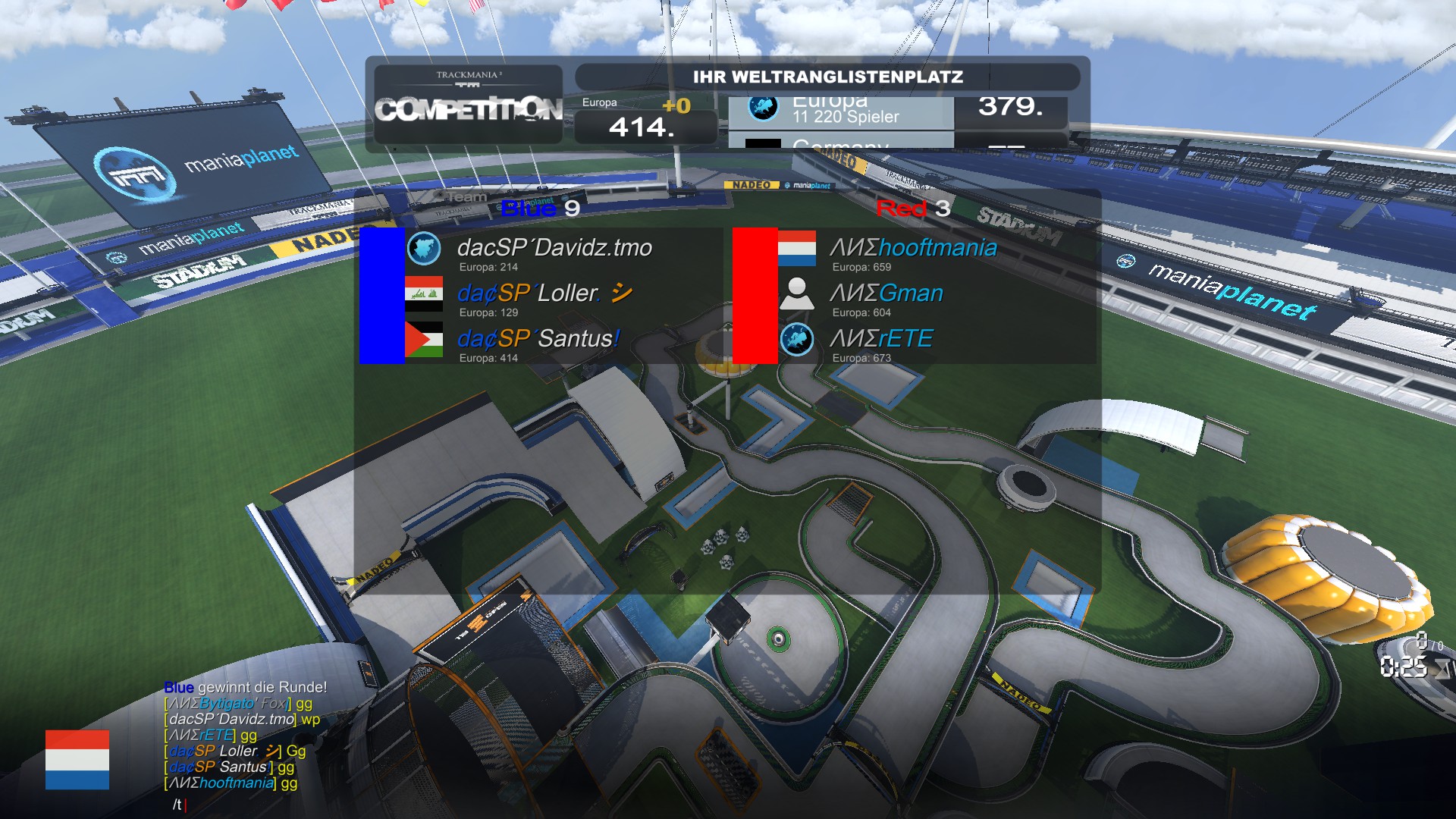The image size is (1456, 819).
Task: Open the Europa 11 220 Spieler ranking row
Action: pos(840,111)
